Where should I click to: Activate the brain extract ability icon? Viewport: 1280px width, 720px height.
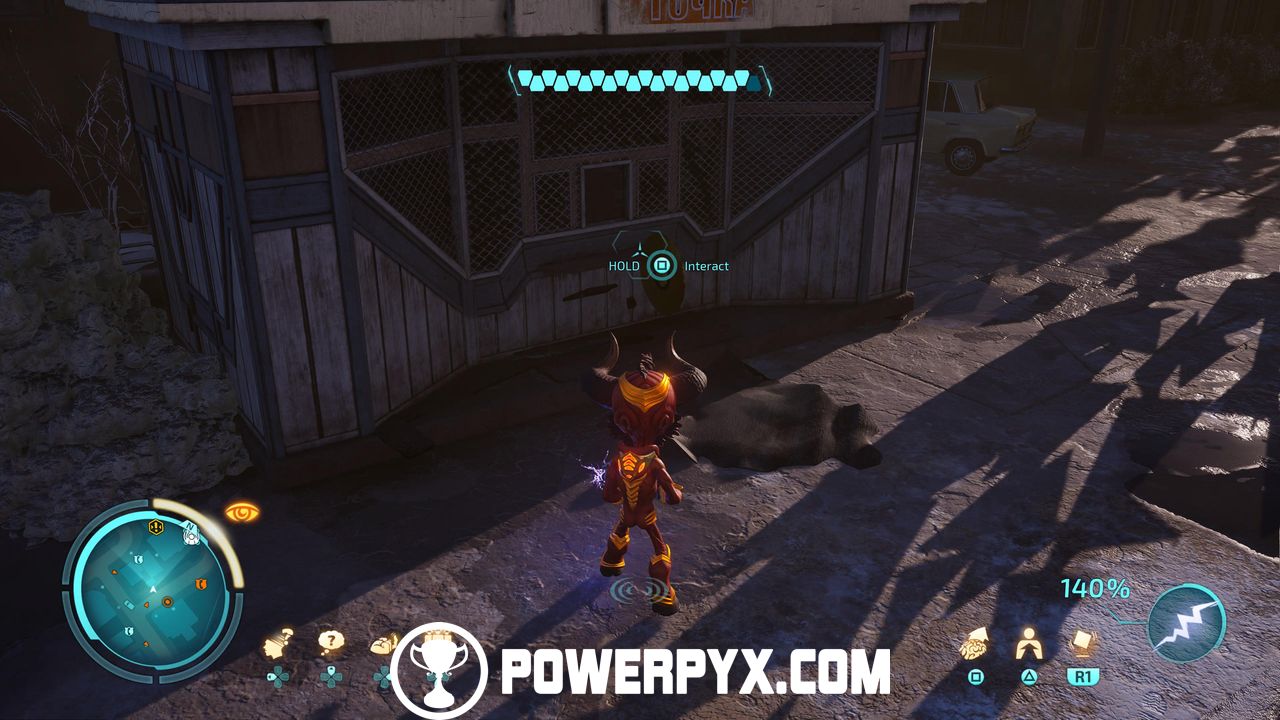(976, 645)
